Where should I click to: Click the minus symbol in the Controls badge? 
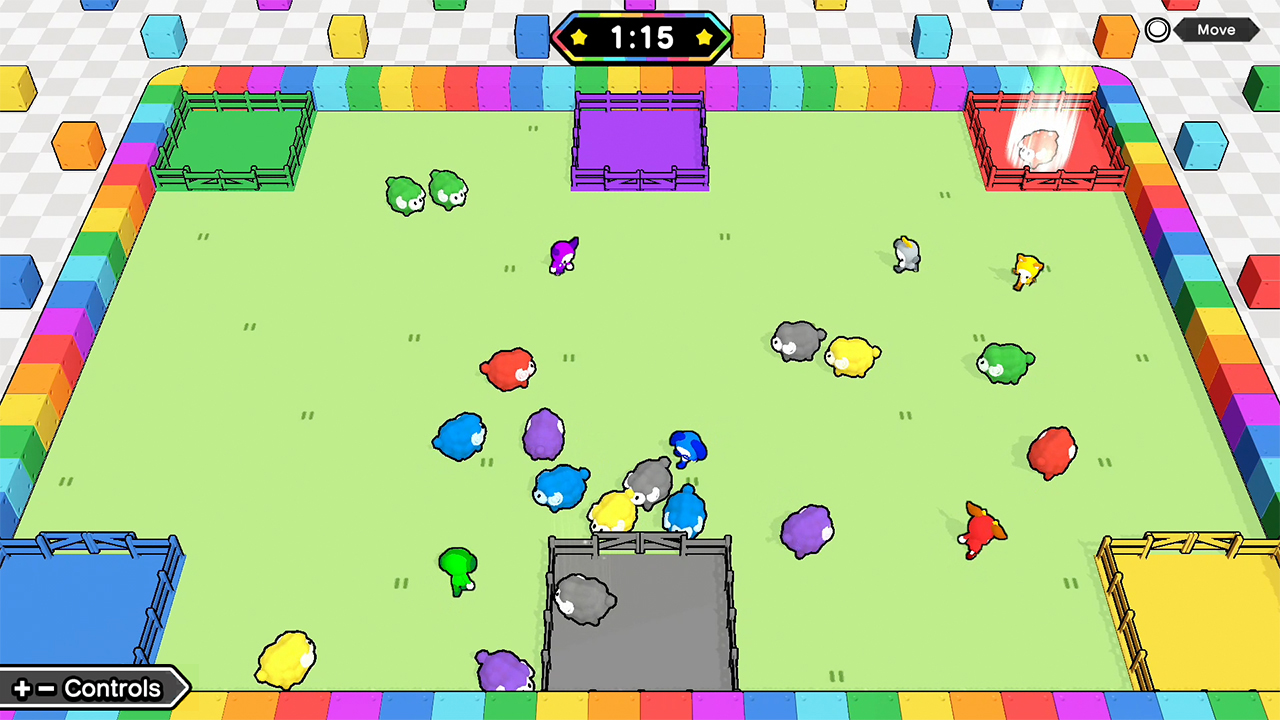coord(47,688)
